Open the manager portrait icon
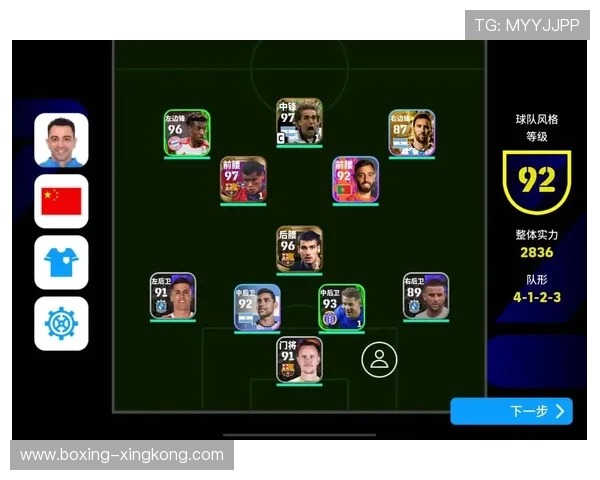The width and height of the screenshot is (600, 480). 61,140
